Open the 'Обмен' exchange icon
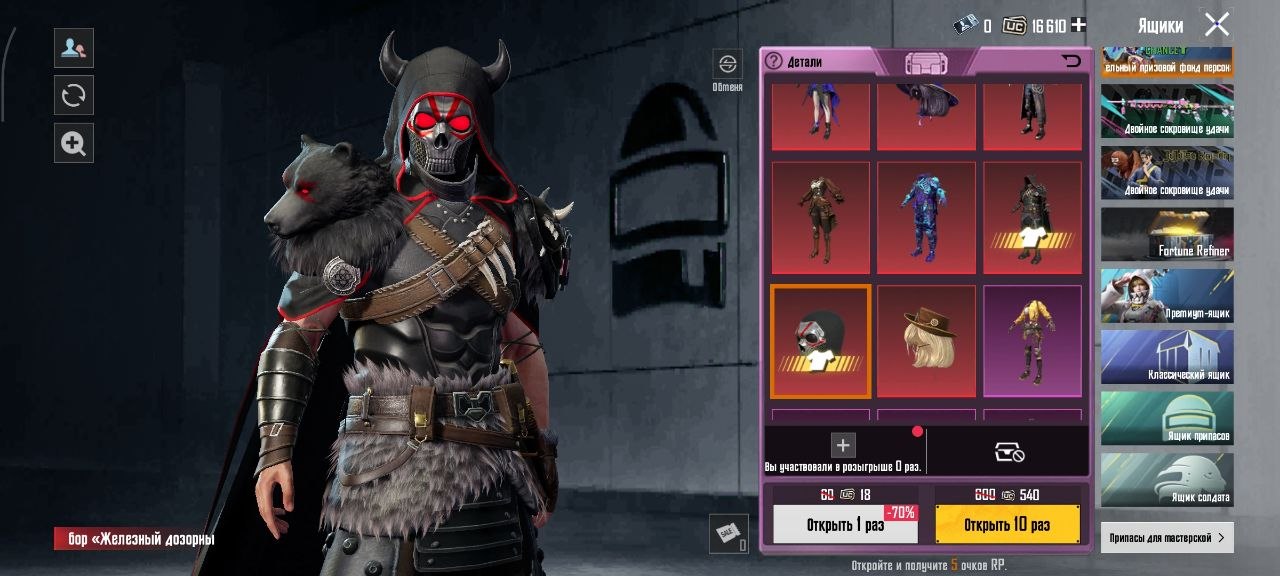The height and width of the screenshot is (576, 1280). point(727,69)
